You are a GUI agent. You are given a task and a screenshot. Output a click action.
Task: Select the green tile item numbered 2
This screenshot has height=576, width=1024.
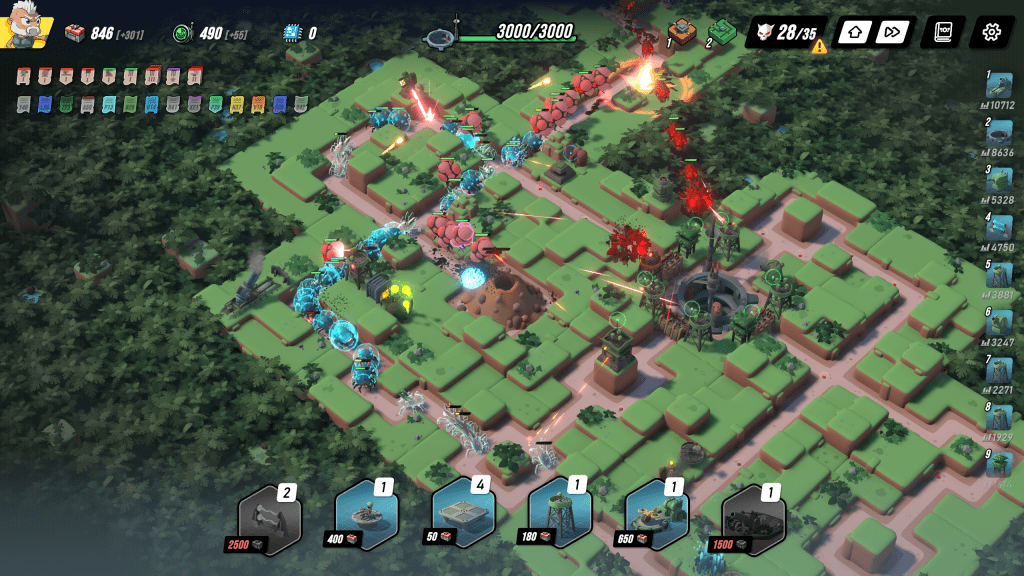tap(724, 30)
